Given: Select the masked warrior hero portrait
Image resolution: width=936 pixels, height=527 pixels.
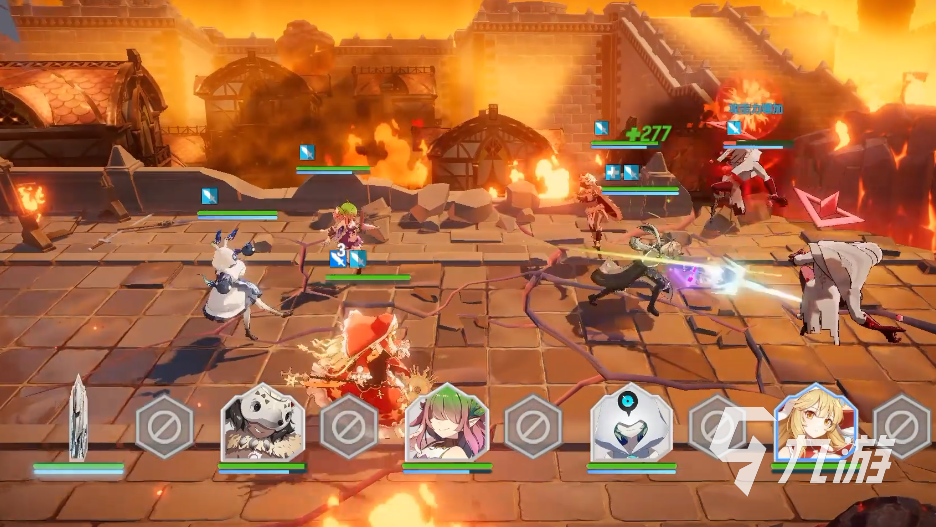Looking at the screenshot, I should pos(262,423).
